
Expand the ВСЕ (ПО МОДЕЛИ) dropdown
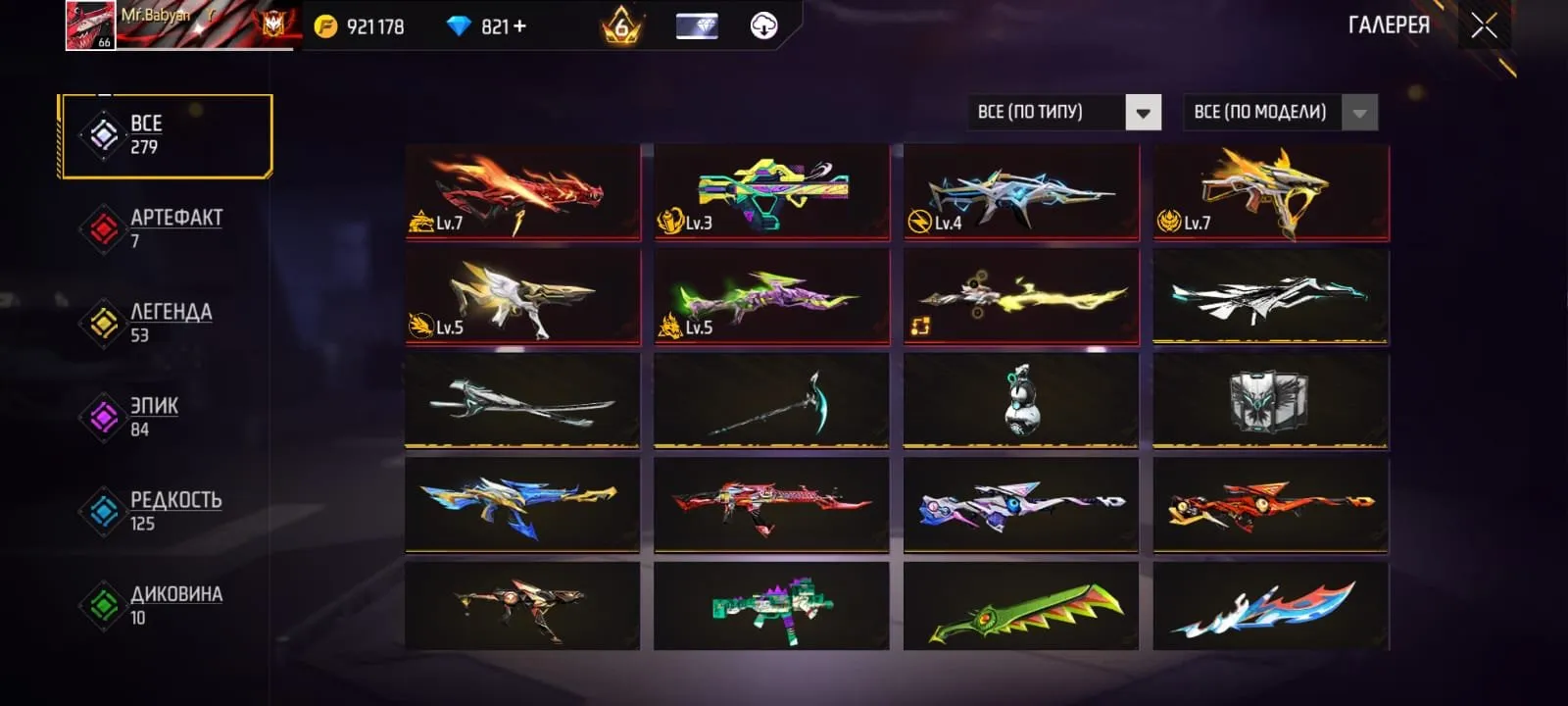tap(1259, 112)
